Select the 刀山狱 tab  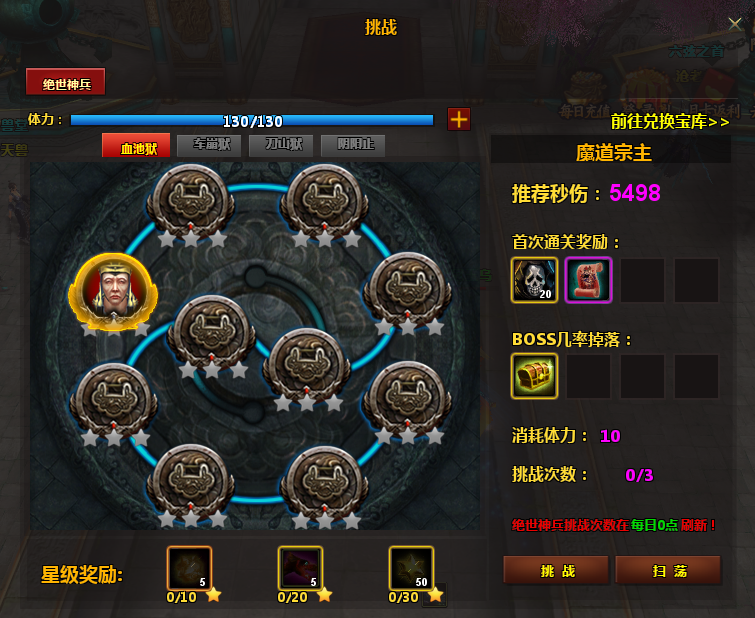point(281,146)
